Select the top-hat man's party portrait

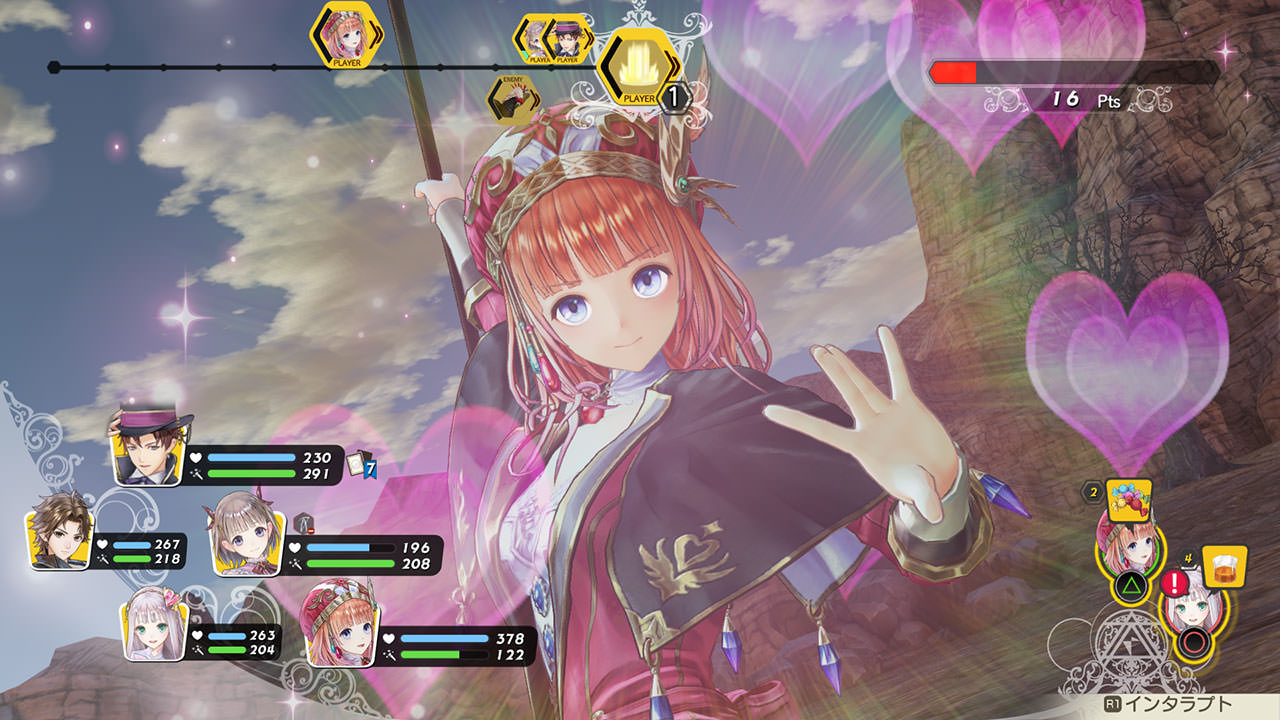[x=146, y=447]
